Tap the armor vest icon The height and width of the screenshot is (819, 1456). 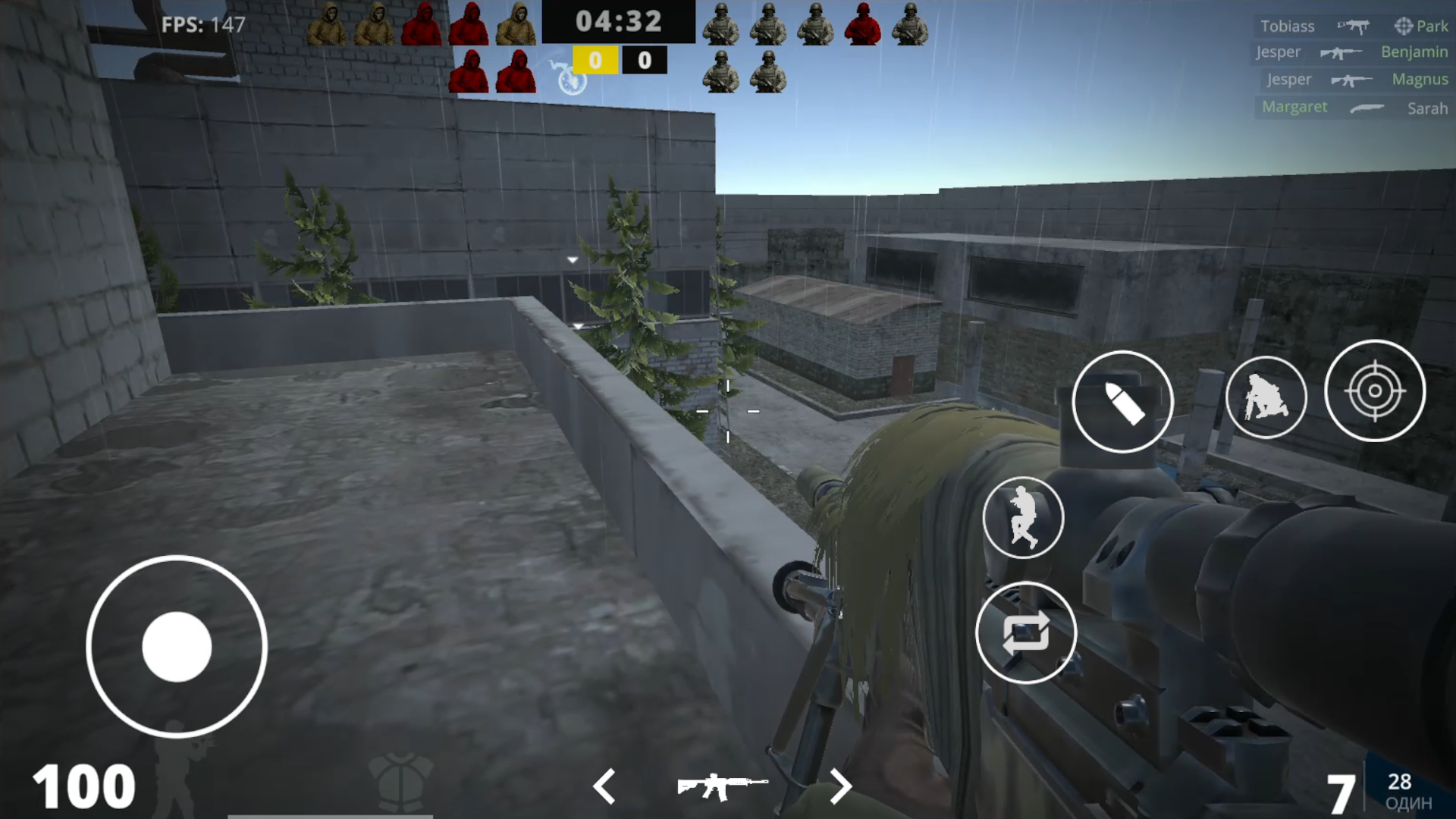tap(400, 783)
